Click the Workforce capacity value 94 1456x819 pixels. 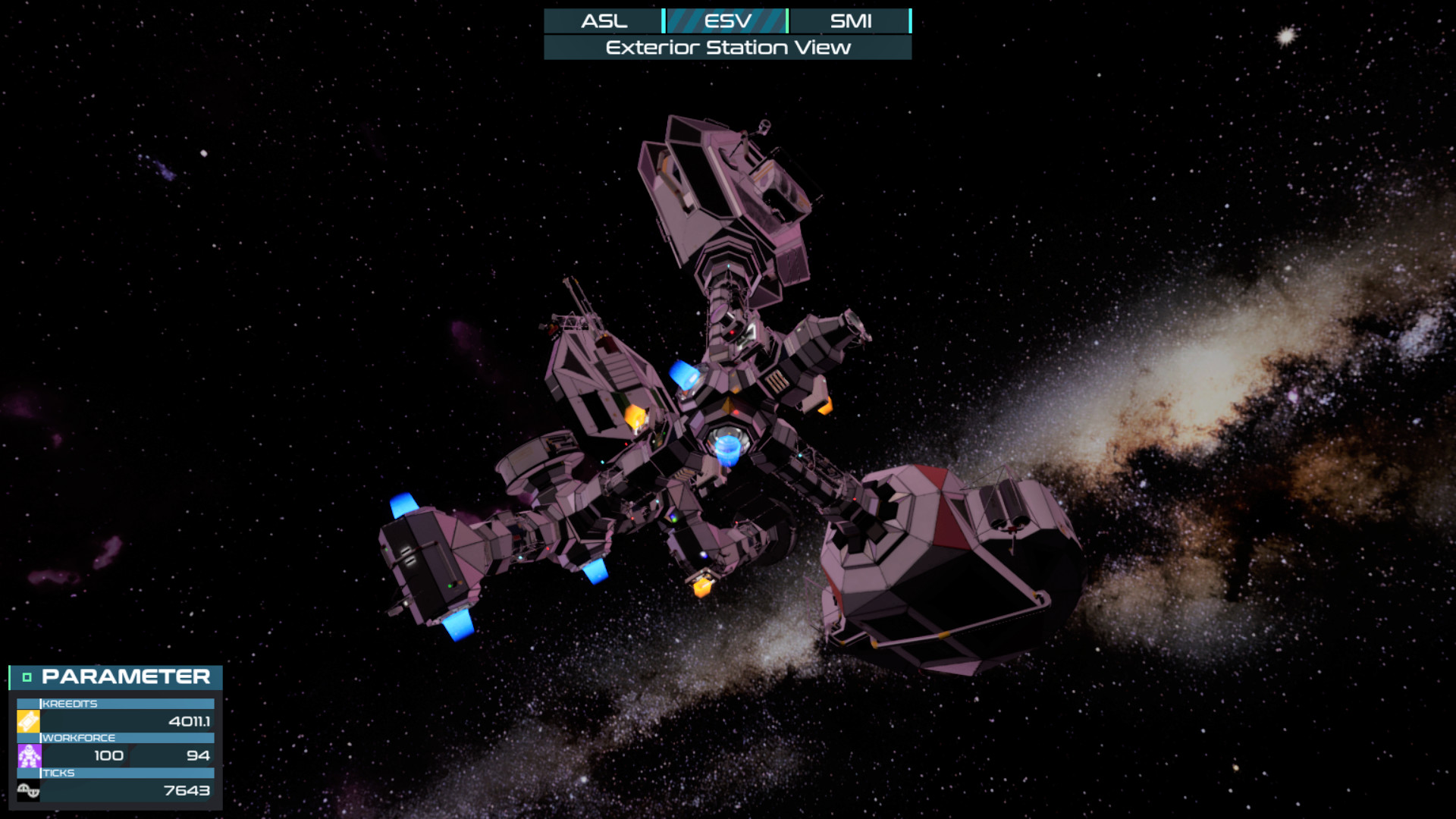tap(199, 755)
